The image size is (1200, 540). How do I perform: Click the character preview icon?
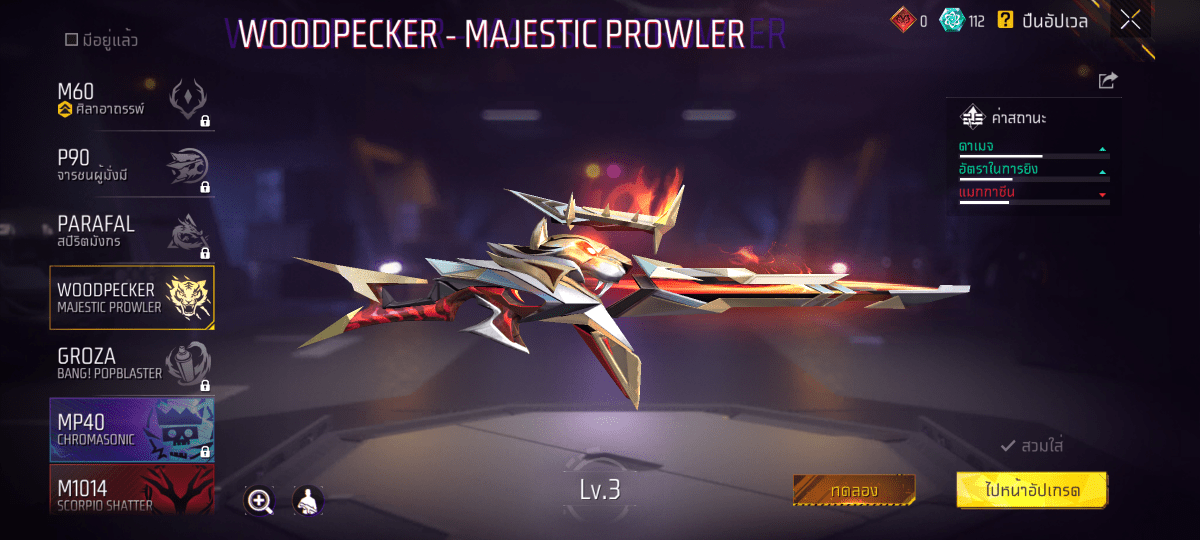(308, 501)
